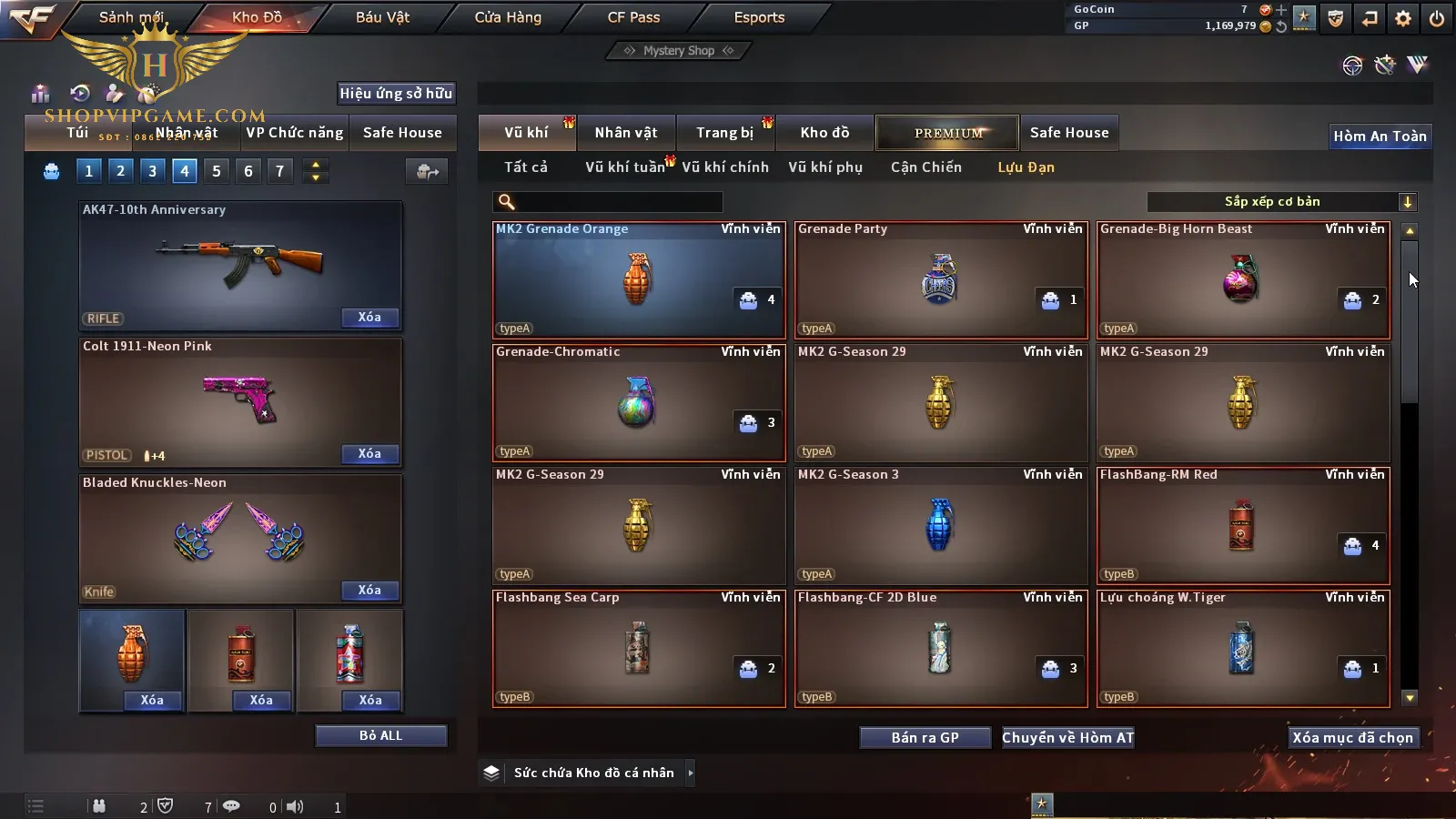Show the Vũ khí chính category

click(x=725, y=167)
